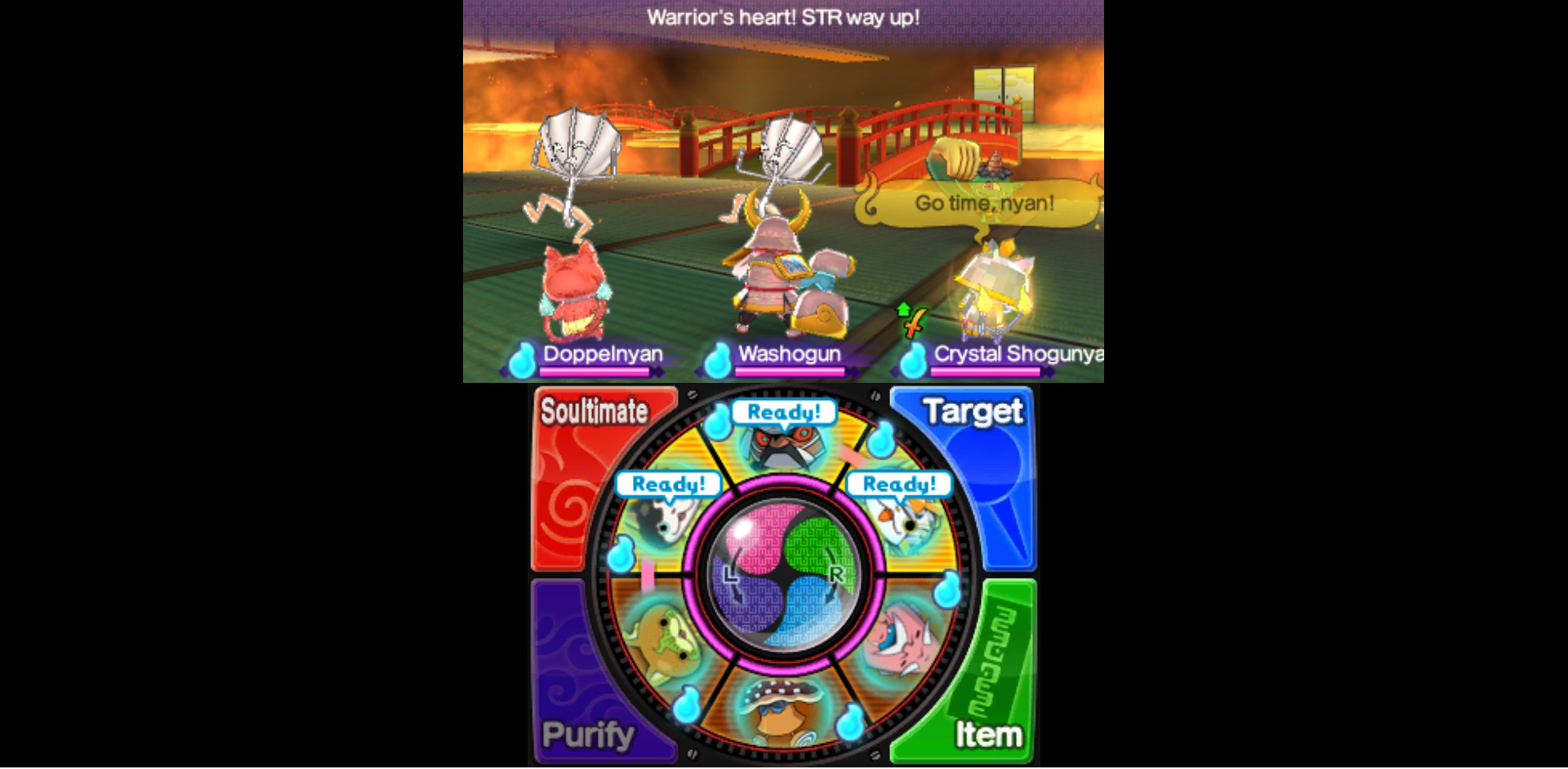Tap the Ready! bubble above the top yo-kai
The width and height of the screenshot is (1568, 769).
(x=784, y=413)
